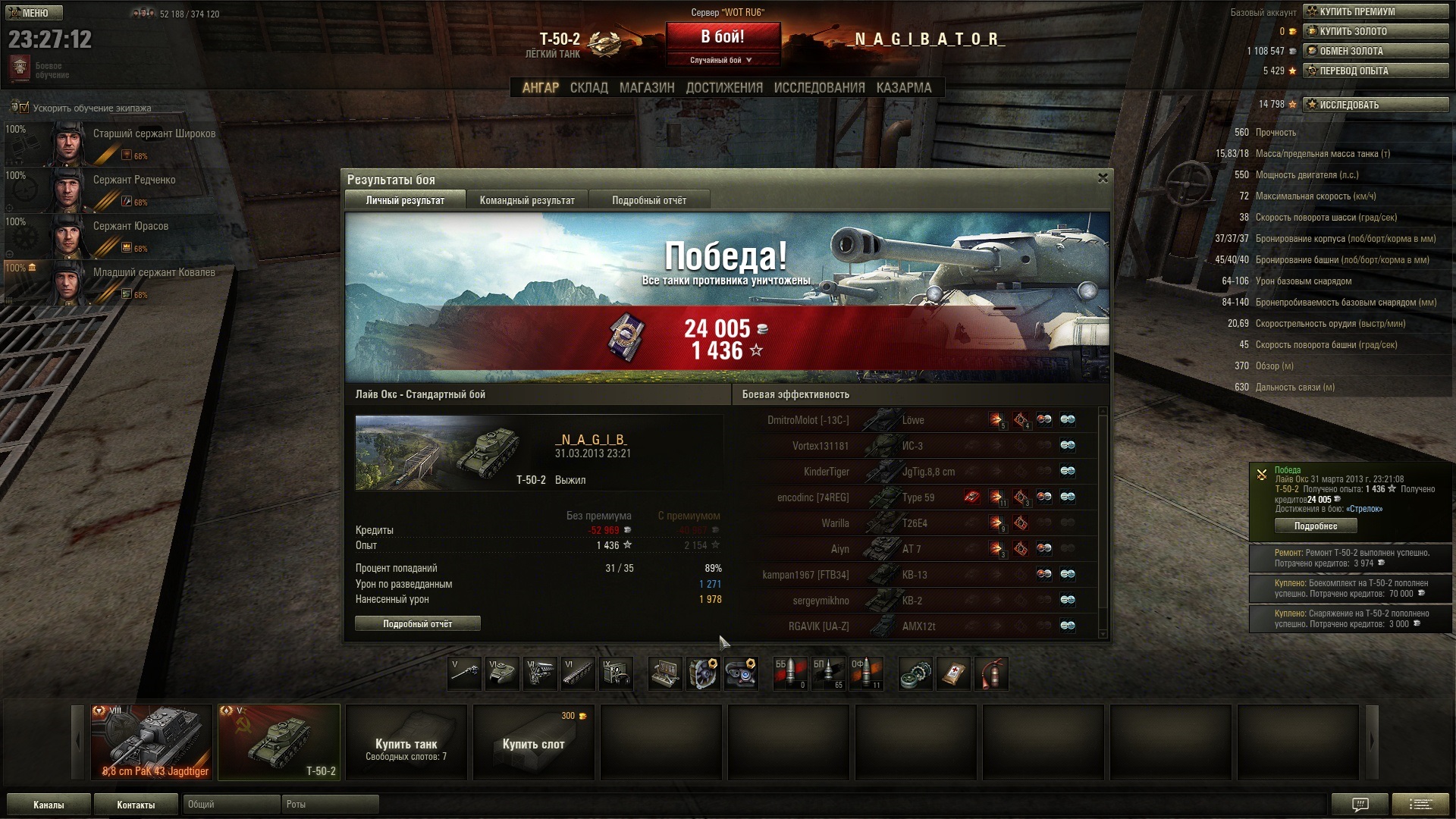Start battle with the В бой! button

tap(723, 37)
